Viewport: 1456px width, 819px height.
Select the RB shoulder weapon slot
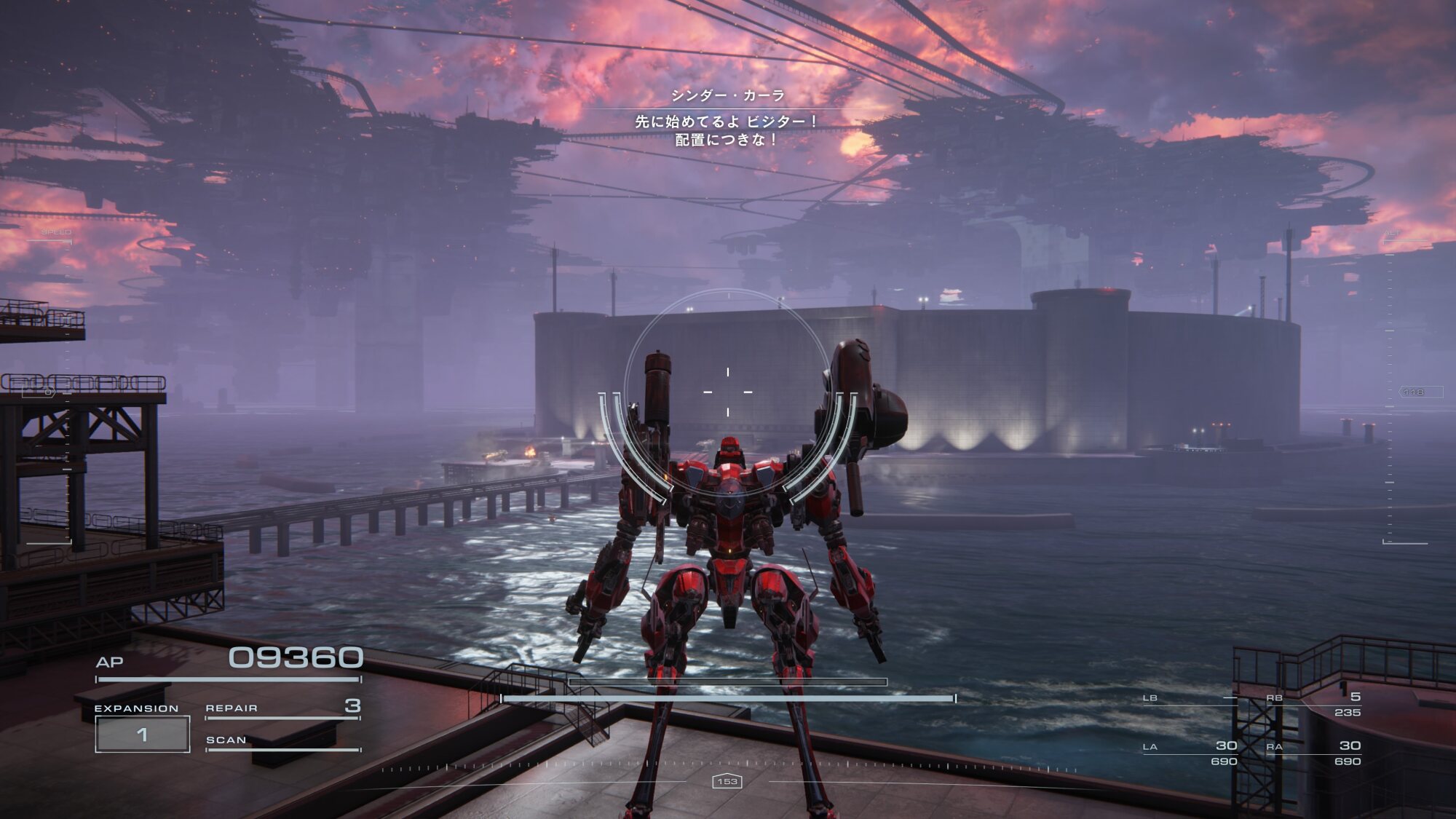1314,703
